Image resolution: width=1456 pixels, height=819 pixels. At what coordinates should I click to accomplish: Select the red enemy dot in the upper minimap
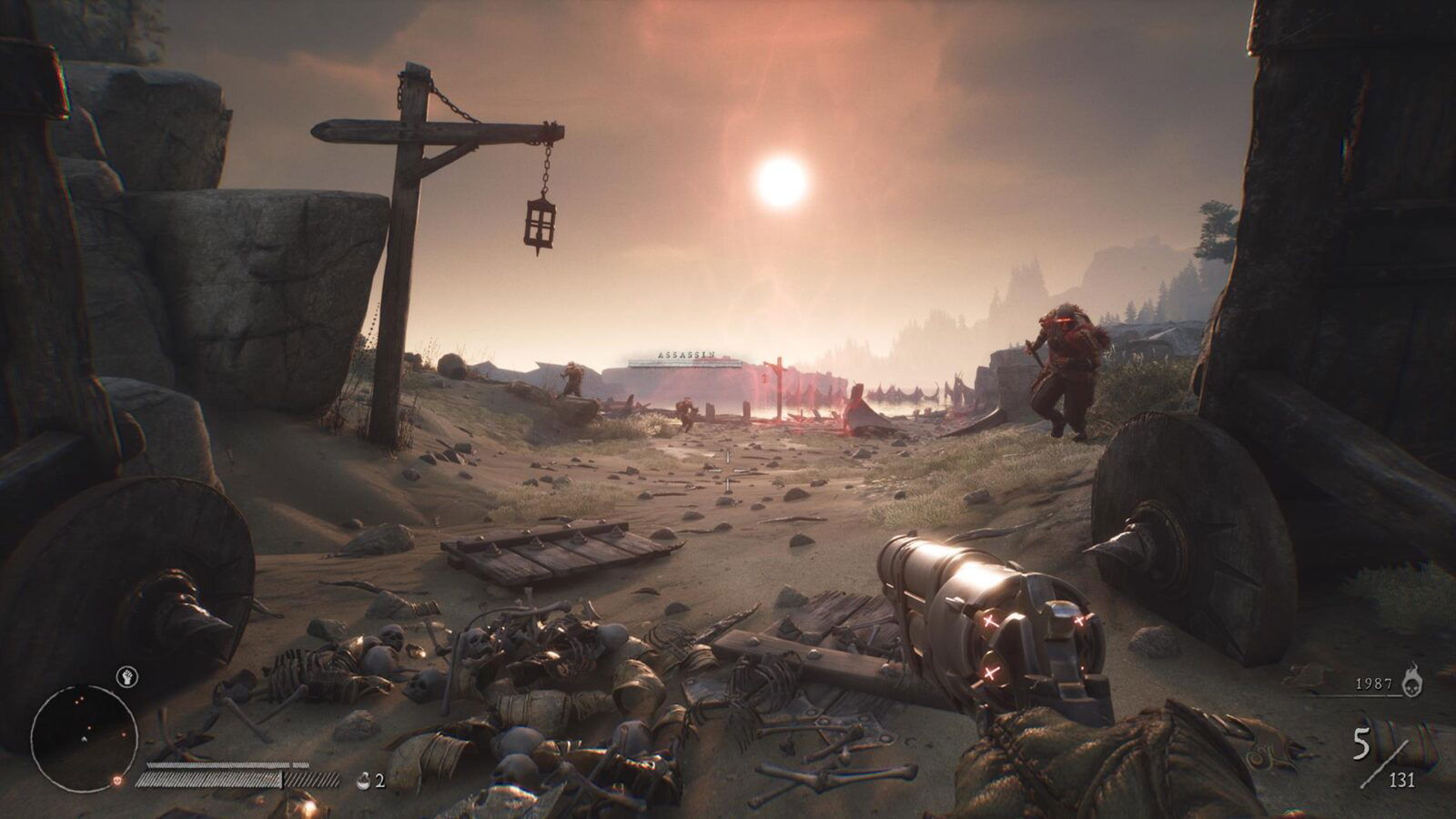tap(81, 699)
